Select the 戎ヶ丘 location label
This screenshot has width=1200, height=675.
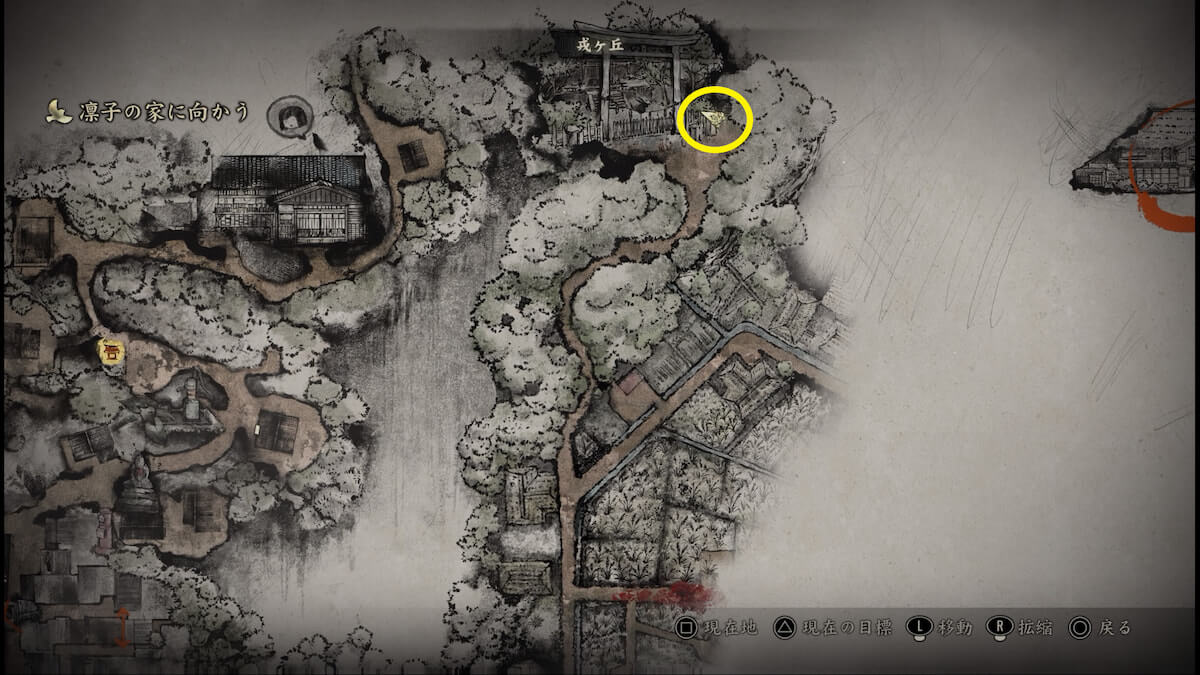pyautogui.click(x=599, y=44)
